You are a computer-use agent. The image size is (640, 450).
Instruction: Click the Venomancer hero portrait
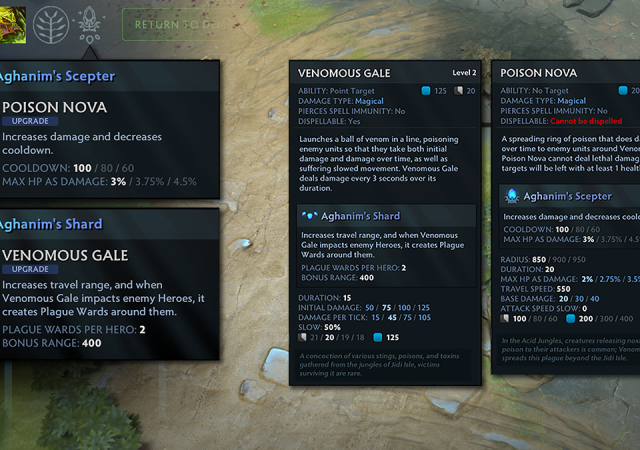click(10, 22)
